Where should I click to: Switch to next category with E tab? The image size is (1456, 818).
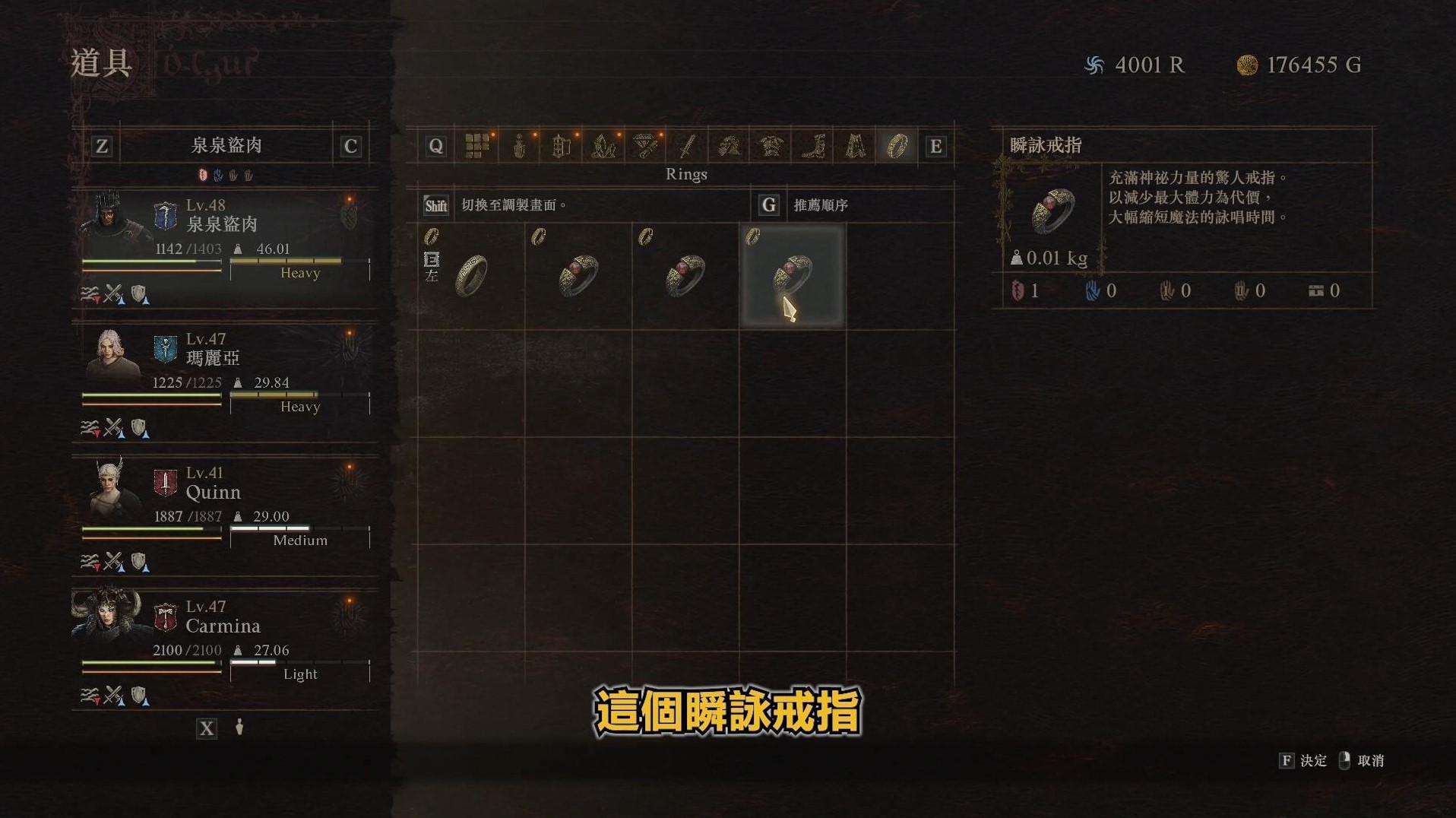tap(936, 145)
